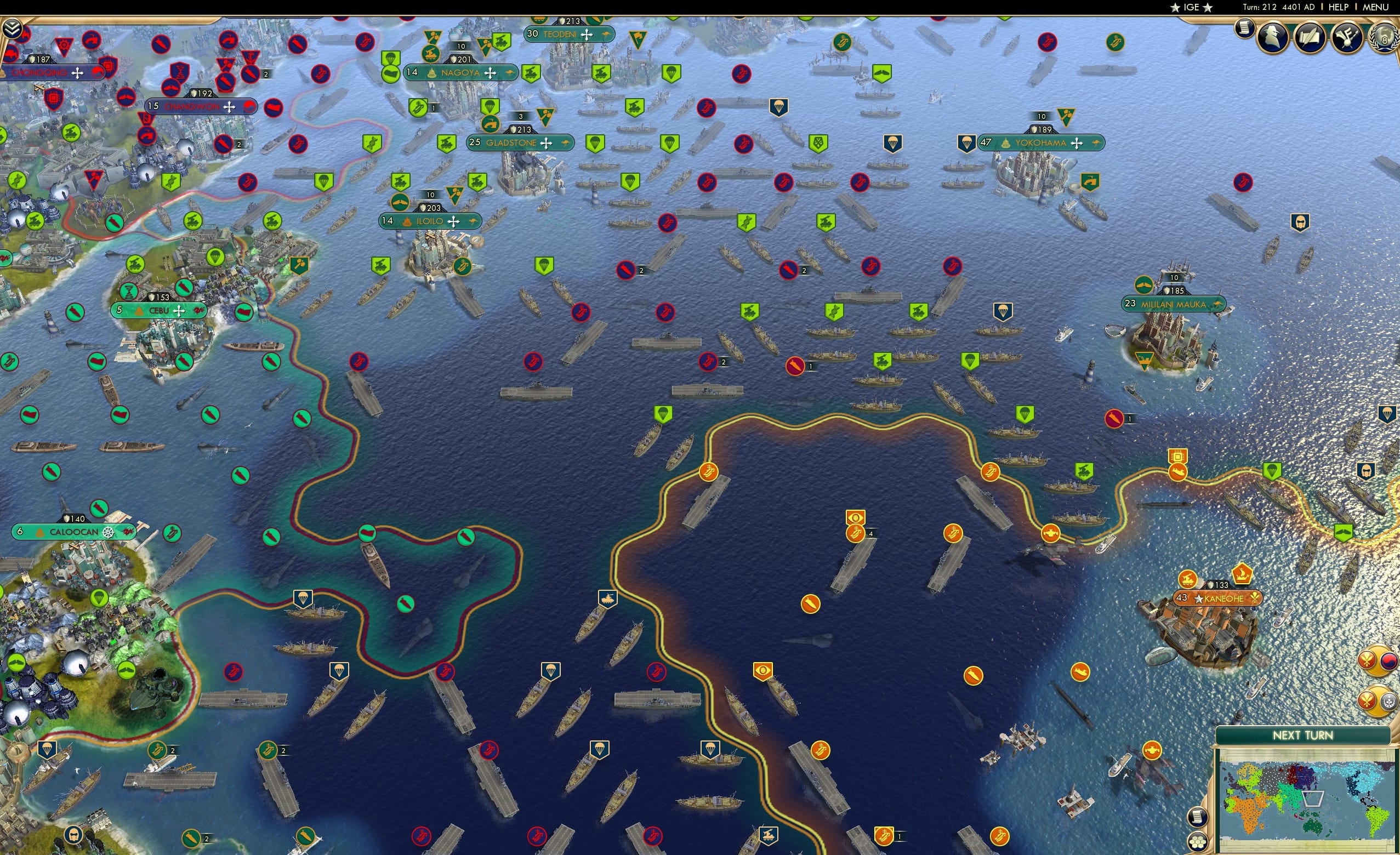Open the Tourism overview music note icon
Screen dimensions: 1400x855
(1347, 38)
